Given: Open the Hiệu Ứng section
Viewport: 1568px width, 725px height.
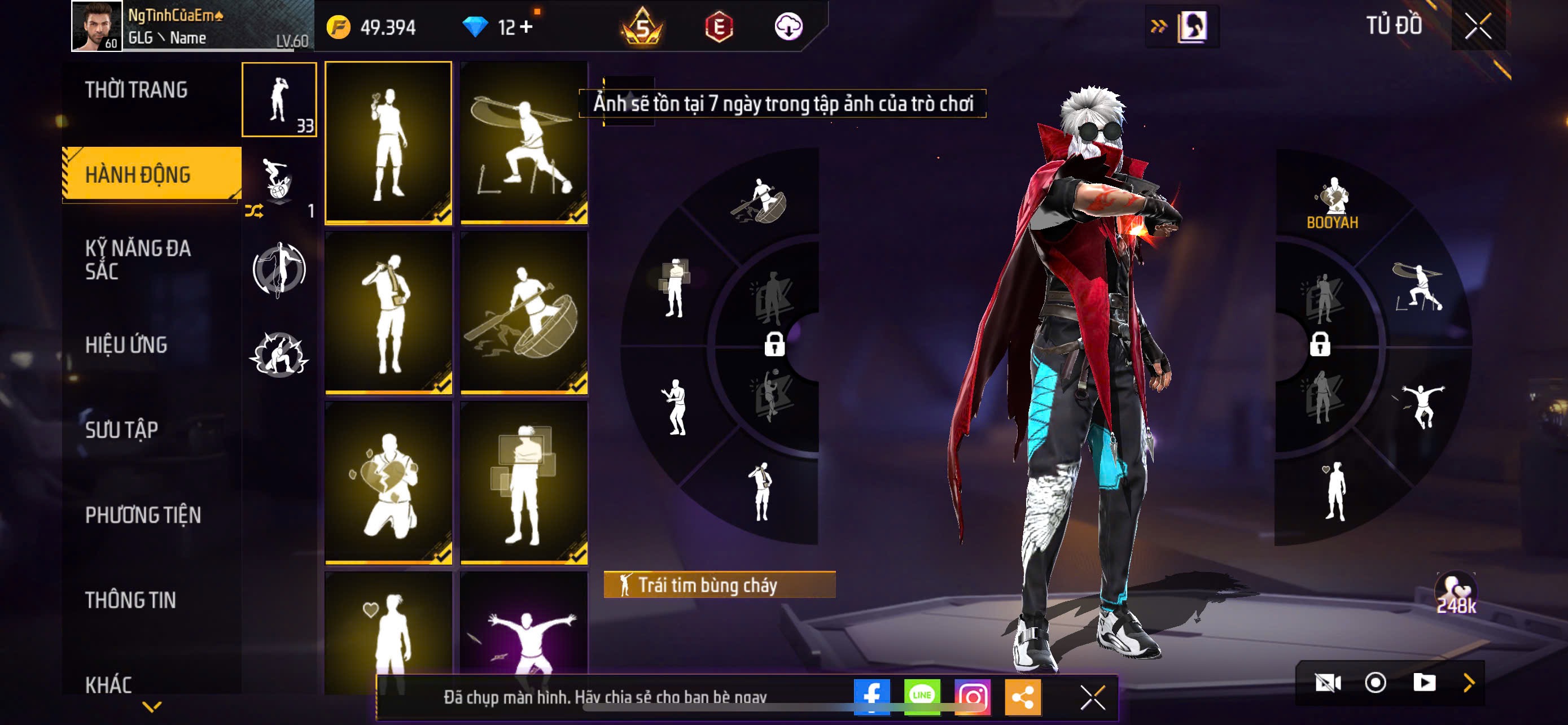Looking at the screenshot, I should (126, 345).
